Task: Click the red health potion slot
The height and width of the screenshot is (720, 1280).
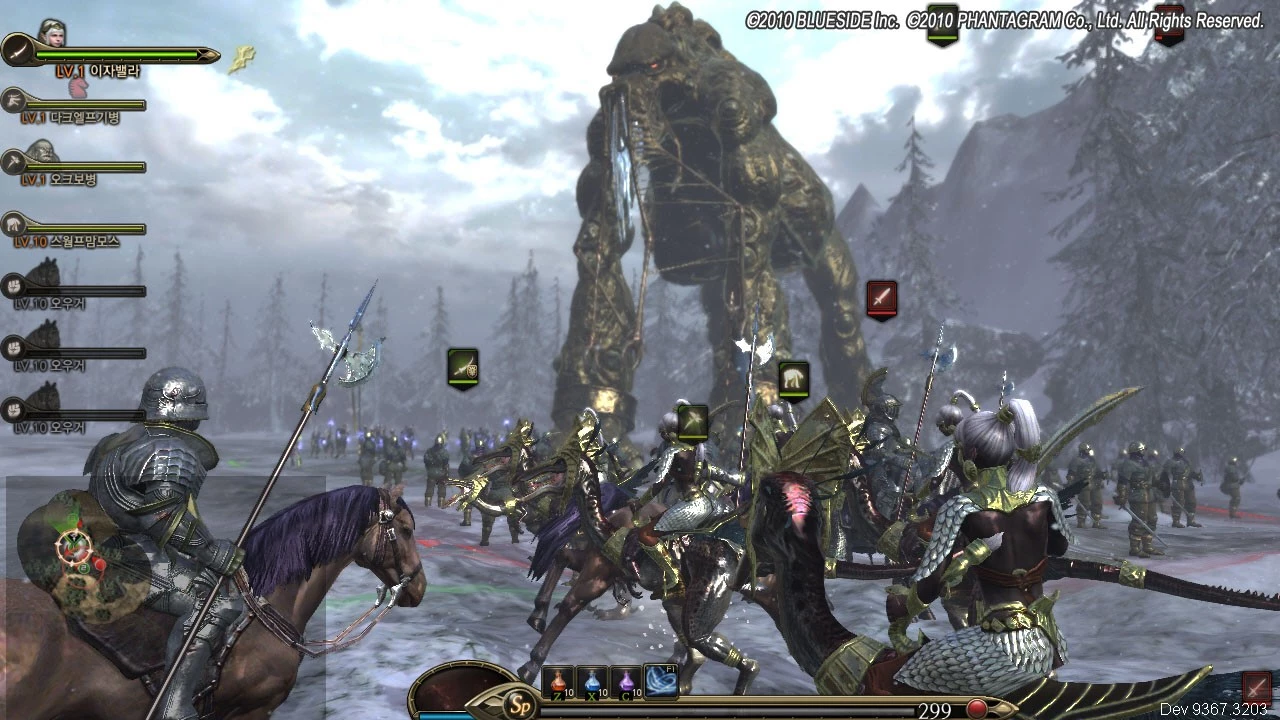Action: point(557,683)
